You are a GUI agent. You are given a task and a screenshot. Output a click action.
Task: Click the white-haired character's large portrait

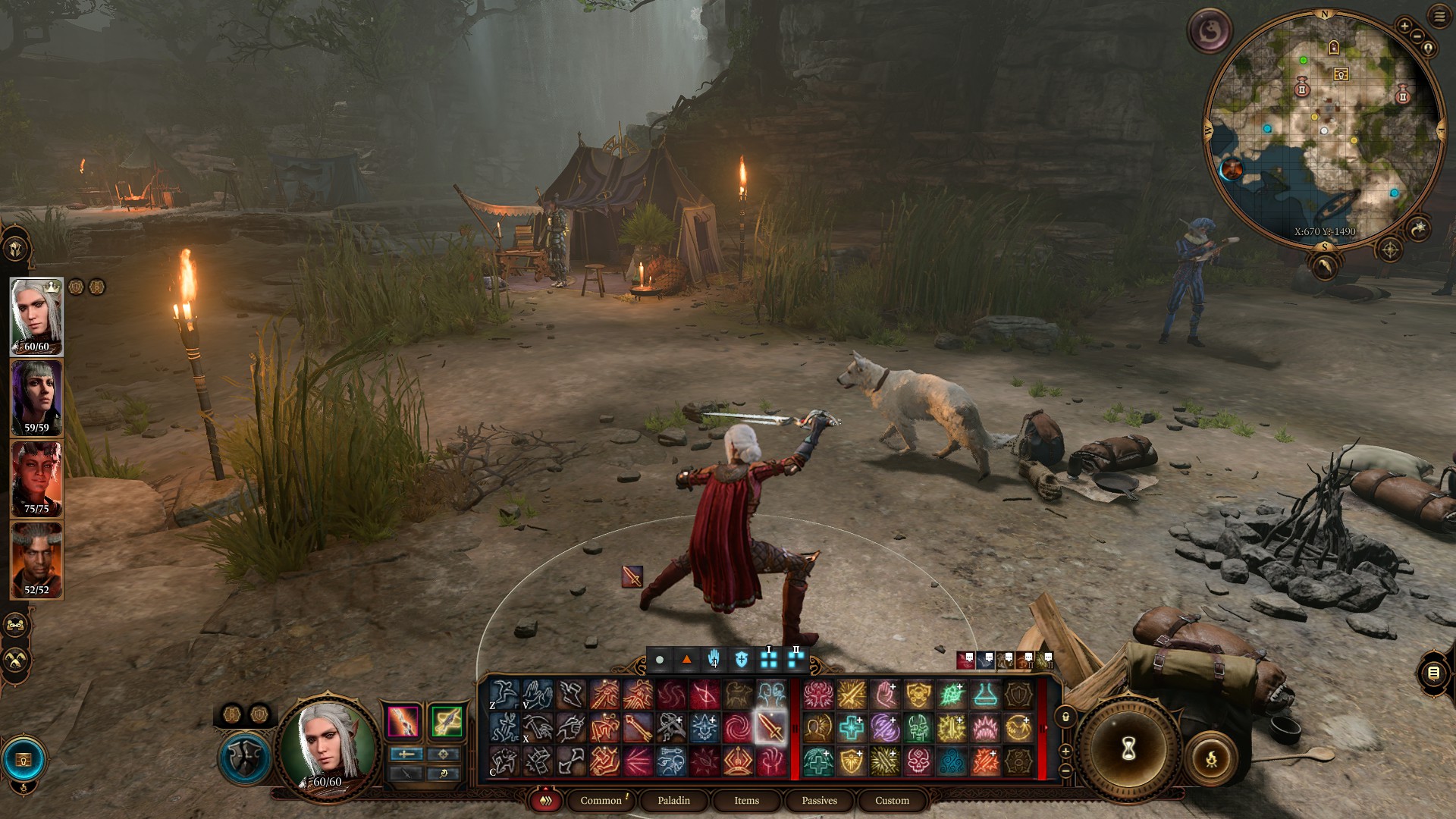[328, 745]
